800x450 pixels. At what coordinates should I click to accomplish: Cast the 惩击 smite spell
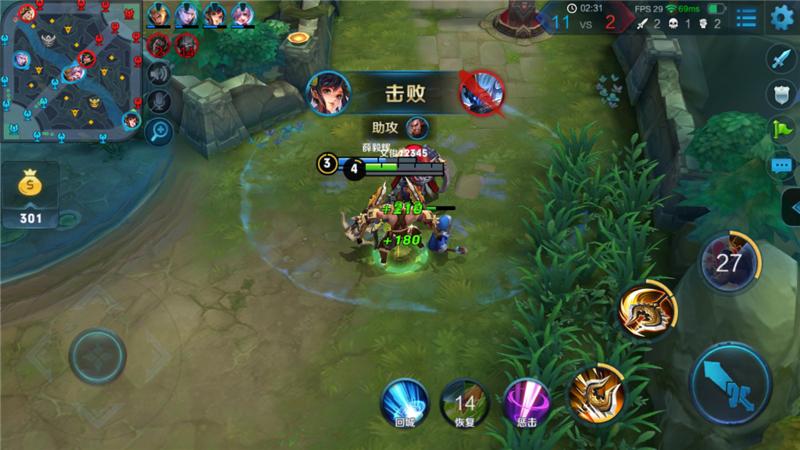(526, 400)
